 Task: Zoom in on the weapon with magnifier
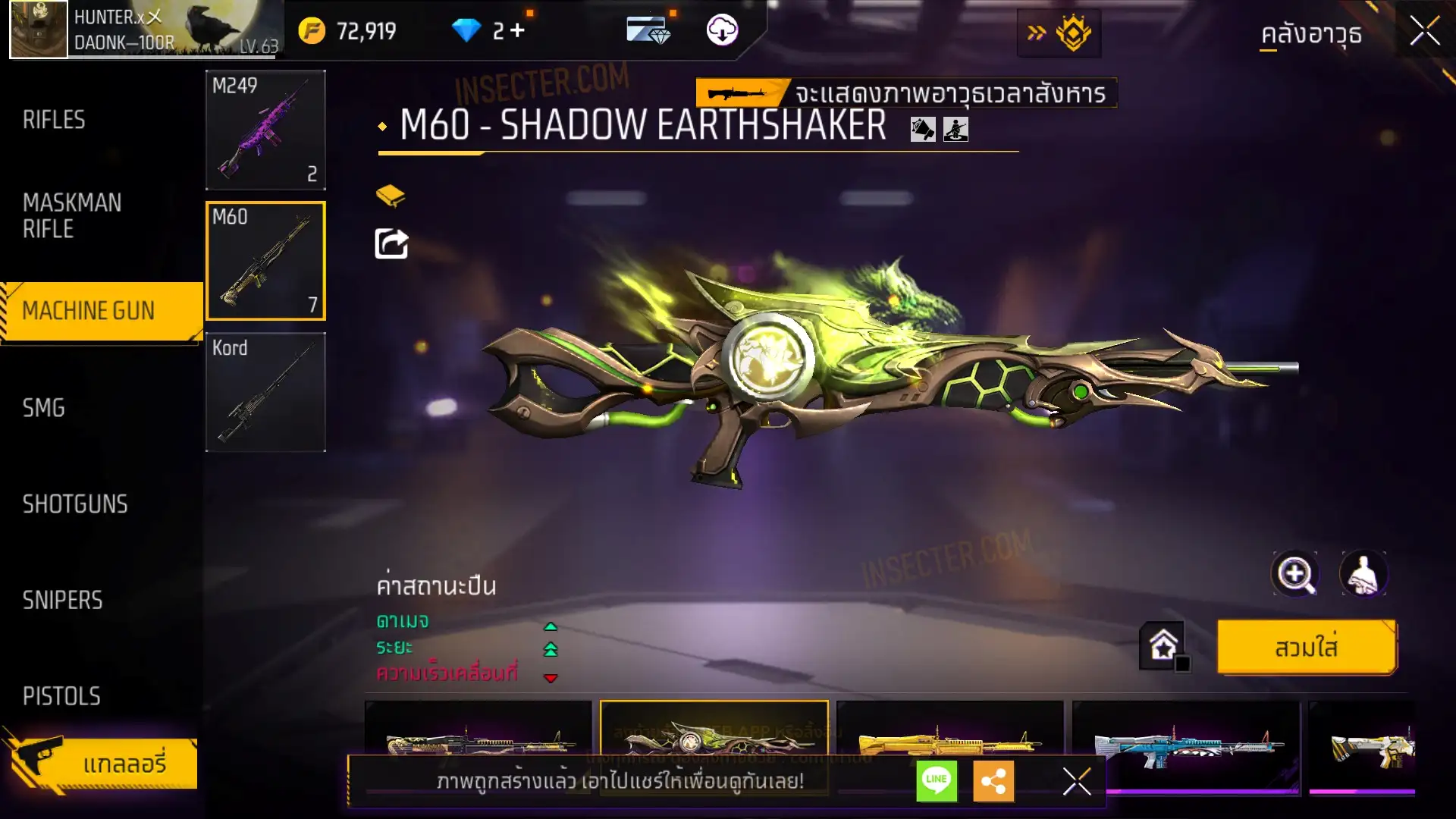pos(1294,574)
